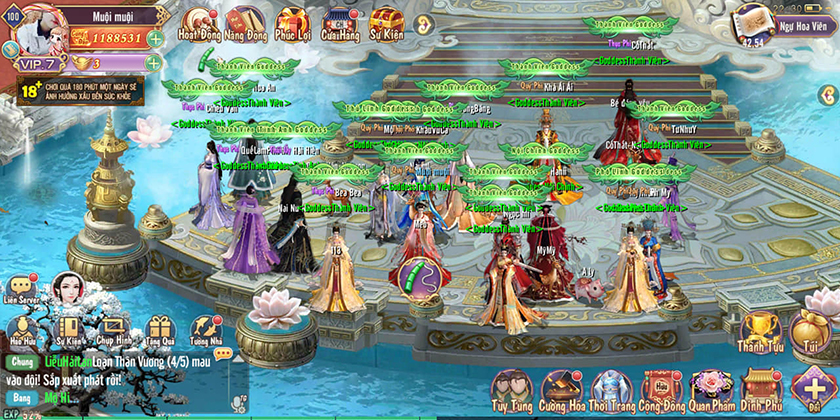The width and height of the screenshot is (840, 420).
Task: Open the Thời Trang fashion menu
Action: coord(610,390)
